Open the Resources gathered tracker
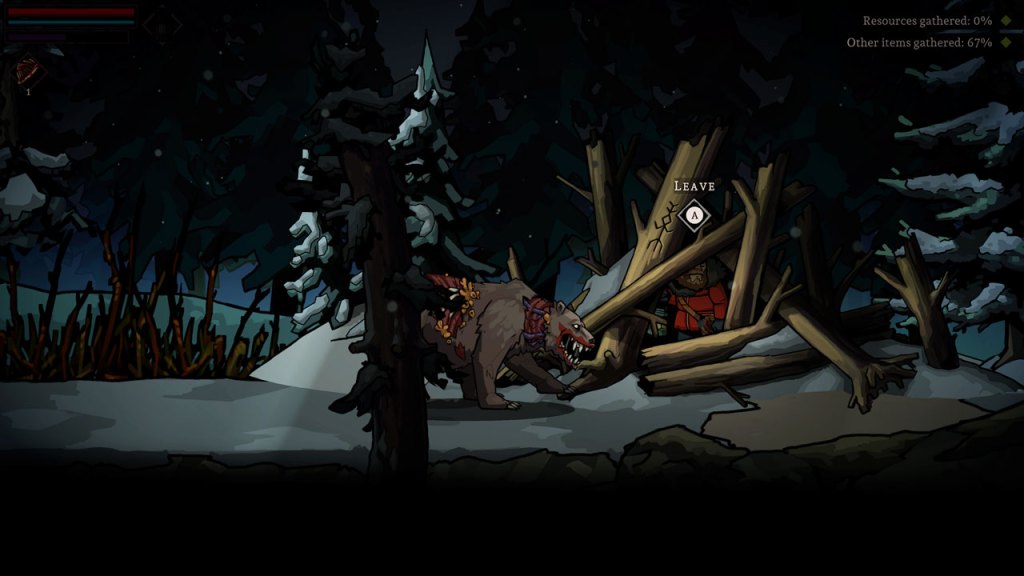This screenshot has width=1024, height=576. [x=927, y=21]
